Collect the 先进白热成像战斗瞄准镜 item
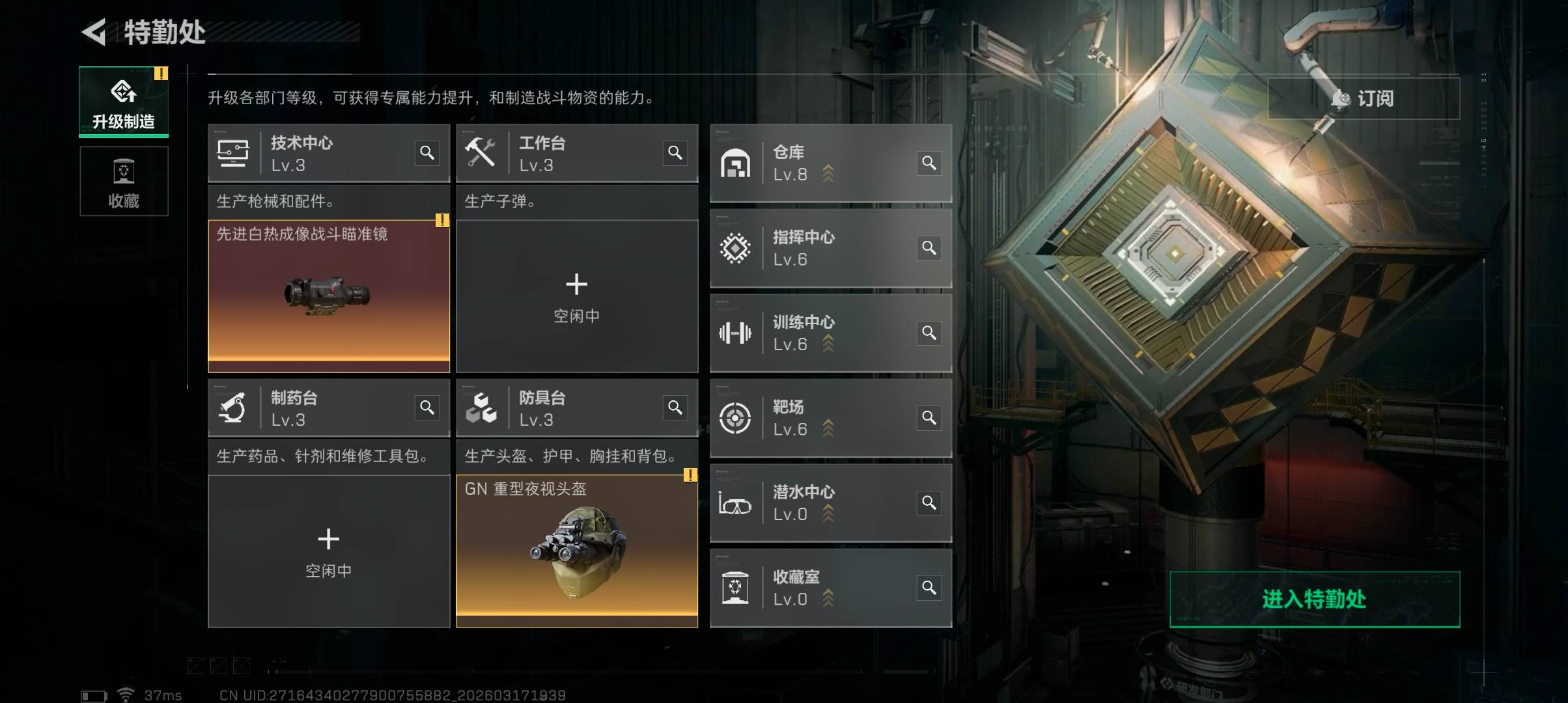 (x=329, y=296)
